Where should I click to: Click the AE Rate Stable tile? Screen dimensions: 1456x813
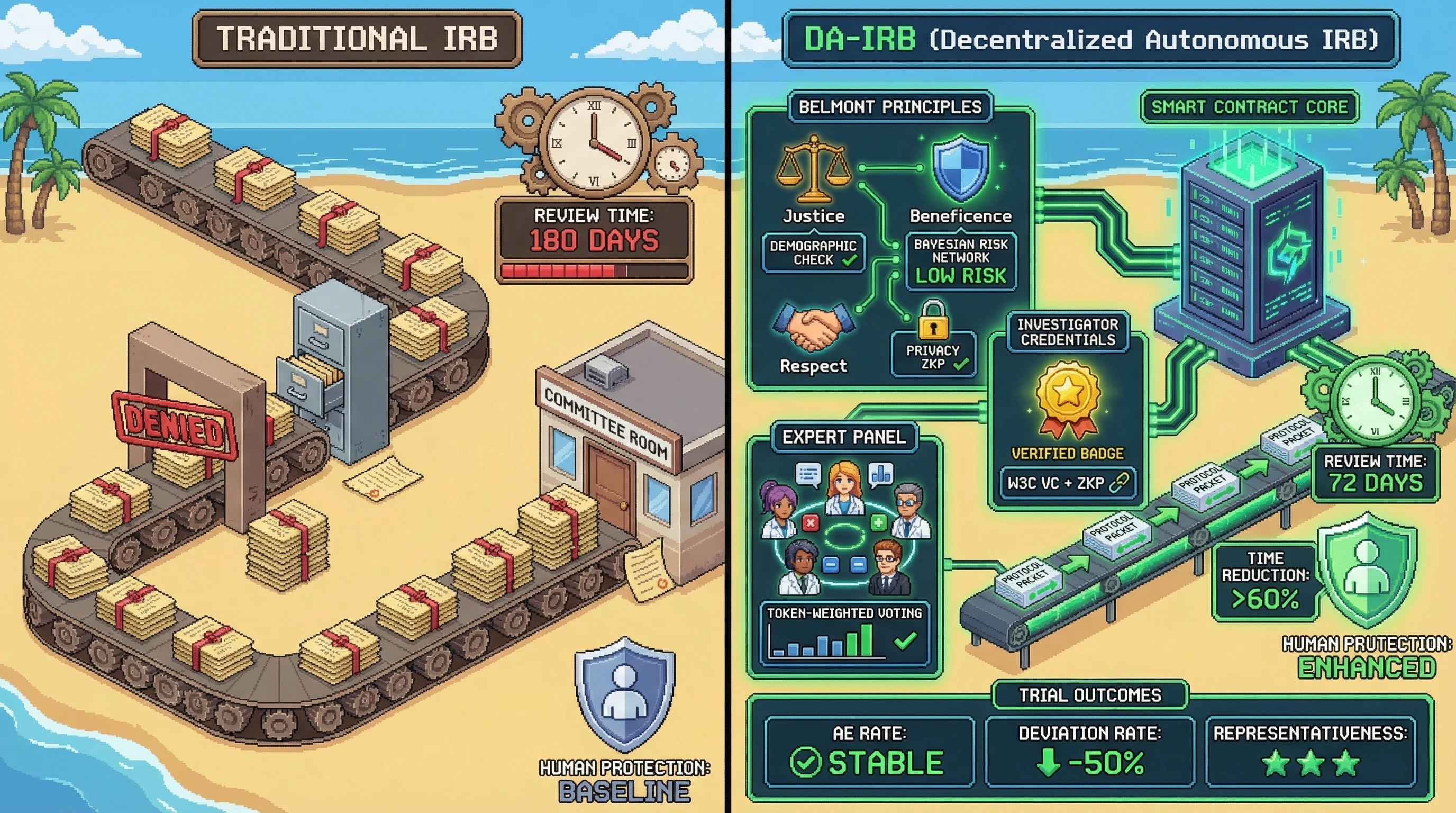pos(869,752)
